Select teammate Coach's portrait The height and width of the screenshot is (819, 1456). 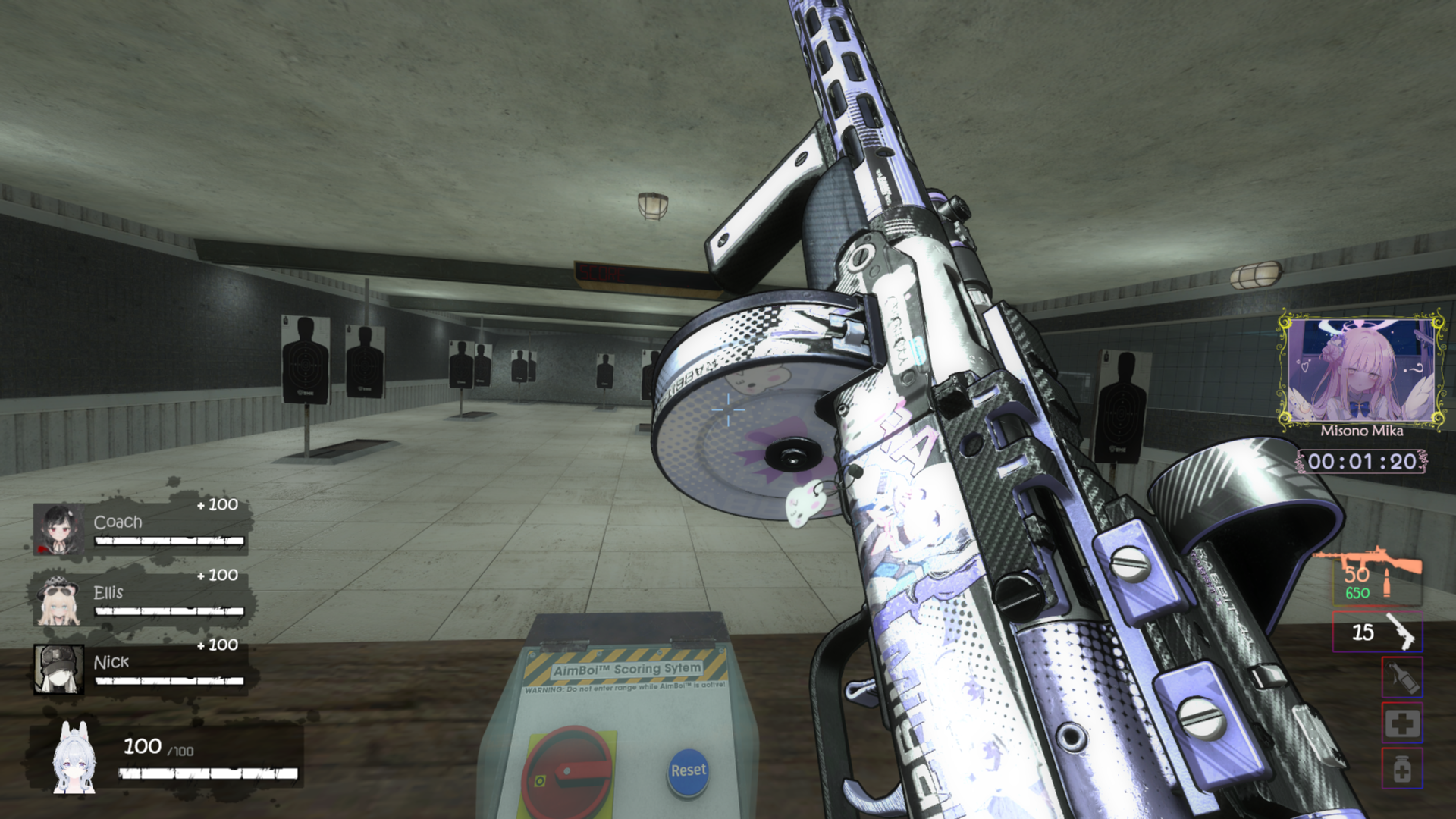click(58, 528)
